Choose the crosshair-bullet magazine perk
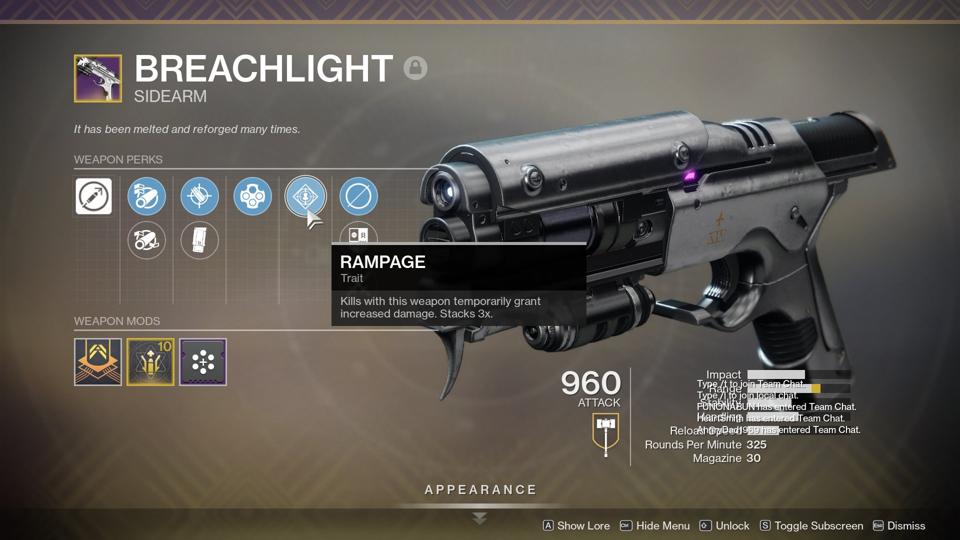This screenshot has height=540, width=960. [199, 196]
